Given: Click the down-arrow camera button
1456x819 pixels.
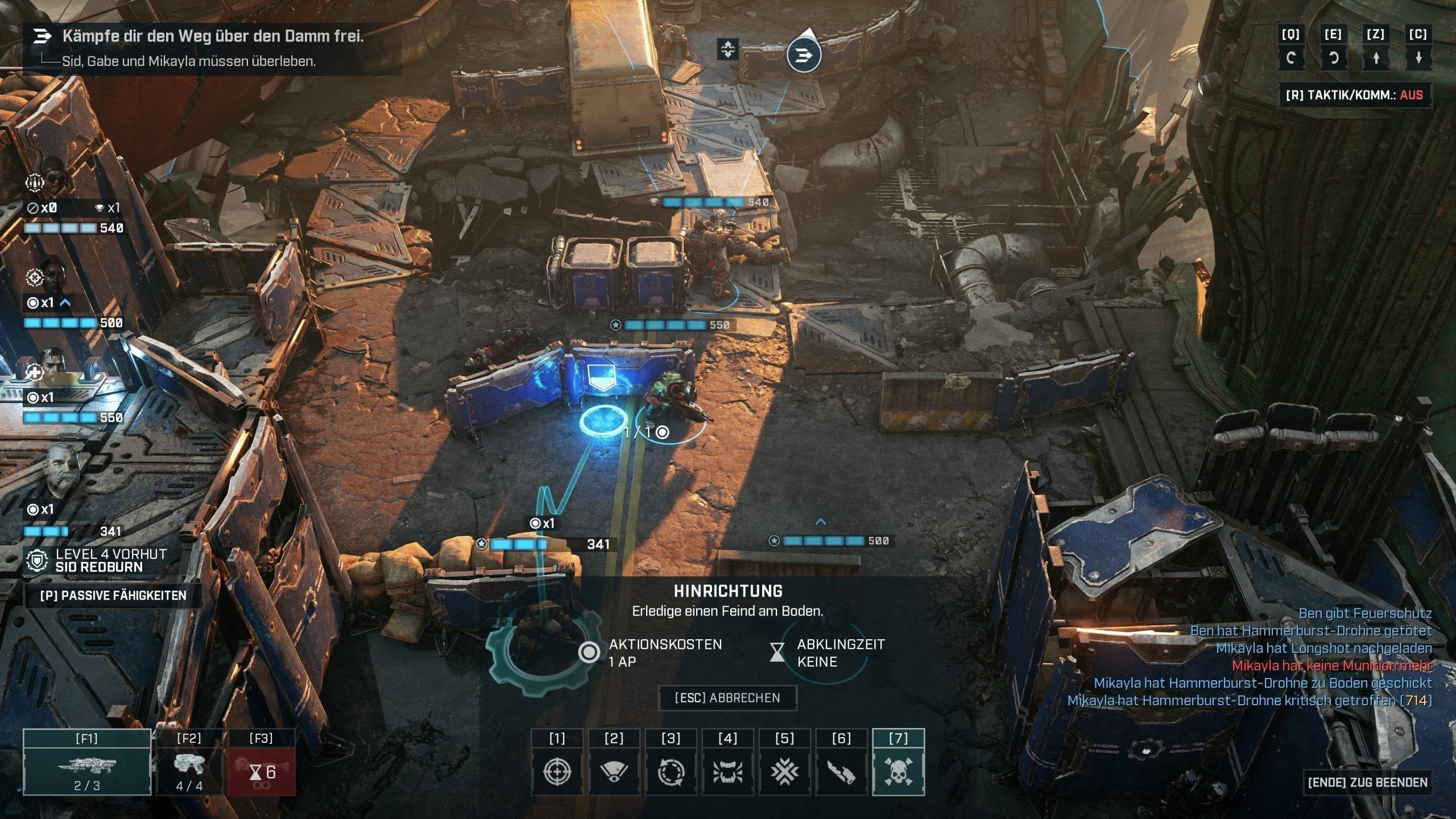Looking at the screenshot, I should pyautogui.click(x=1418, y=57).
